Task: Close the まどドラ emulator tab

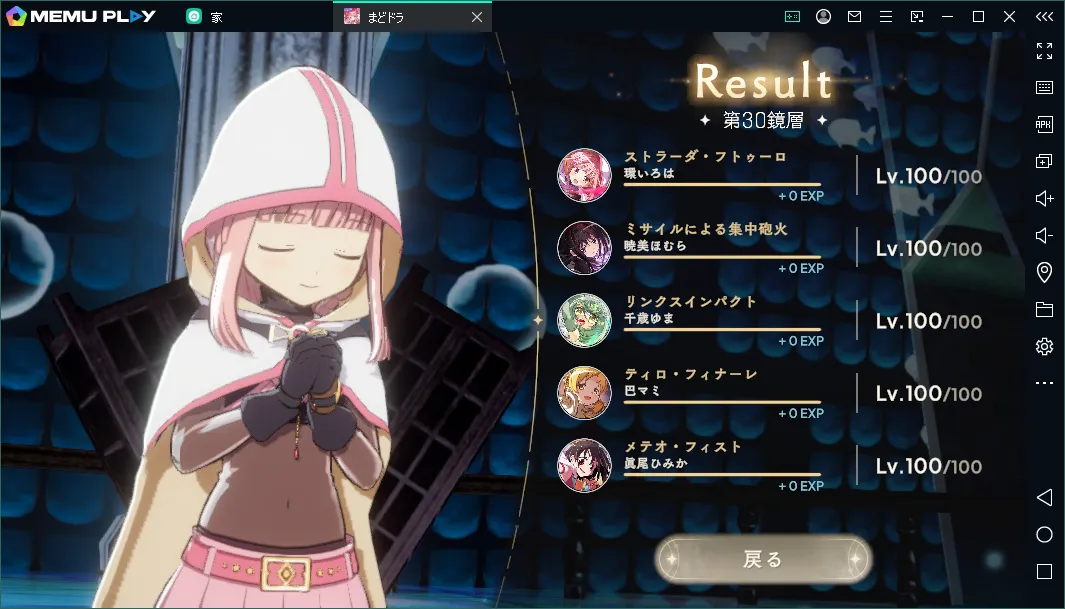Action: tap(477, 17)
